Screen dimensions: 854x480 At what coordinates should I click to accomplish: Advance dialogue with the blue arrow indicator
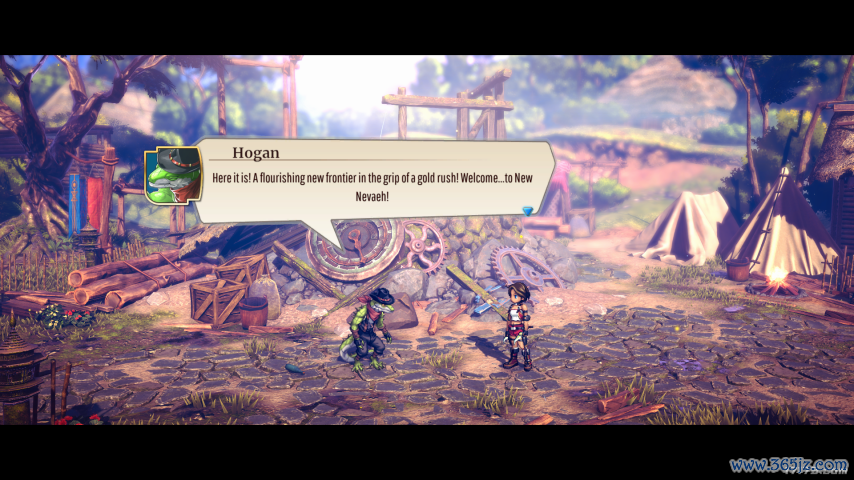click(x=528, y=209)
